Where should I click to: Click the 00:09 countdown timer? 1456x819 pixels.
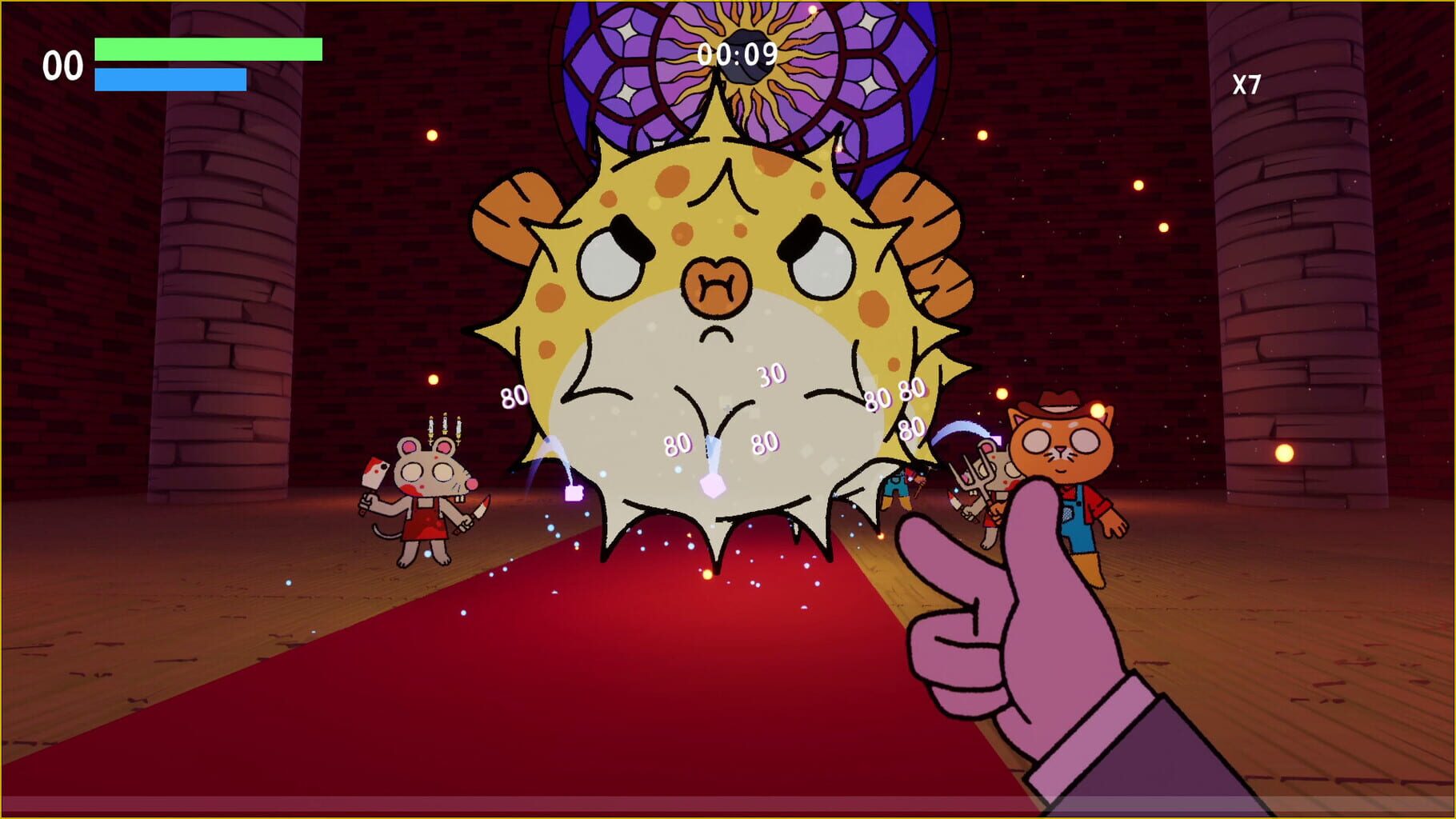point(736,53)
